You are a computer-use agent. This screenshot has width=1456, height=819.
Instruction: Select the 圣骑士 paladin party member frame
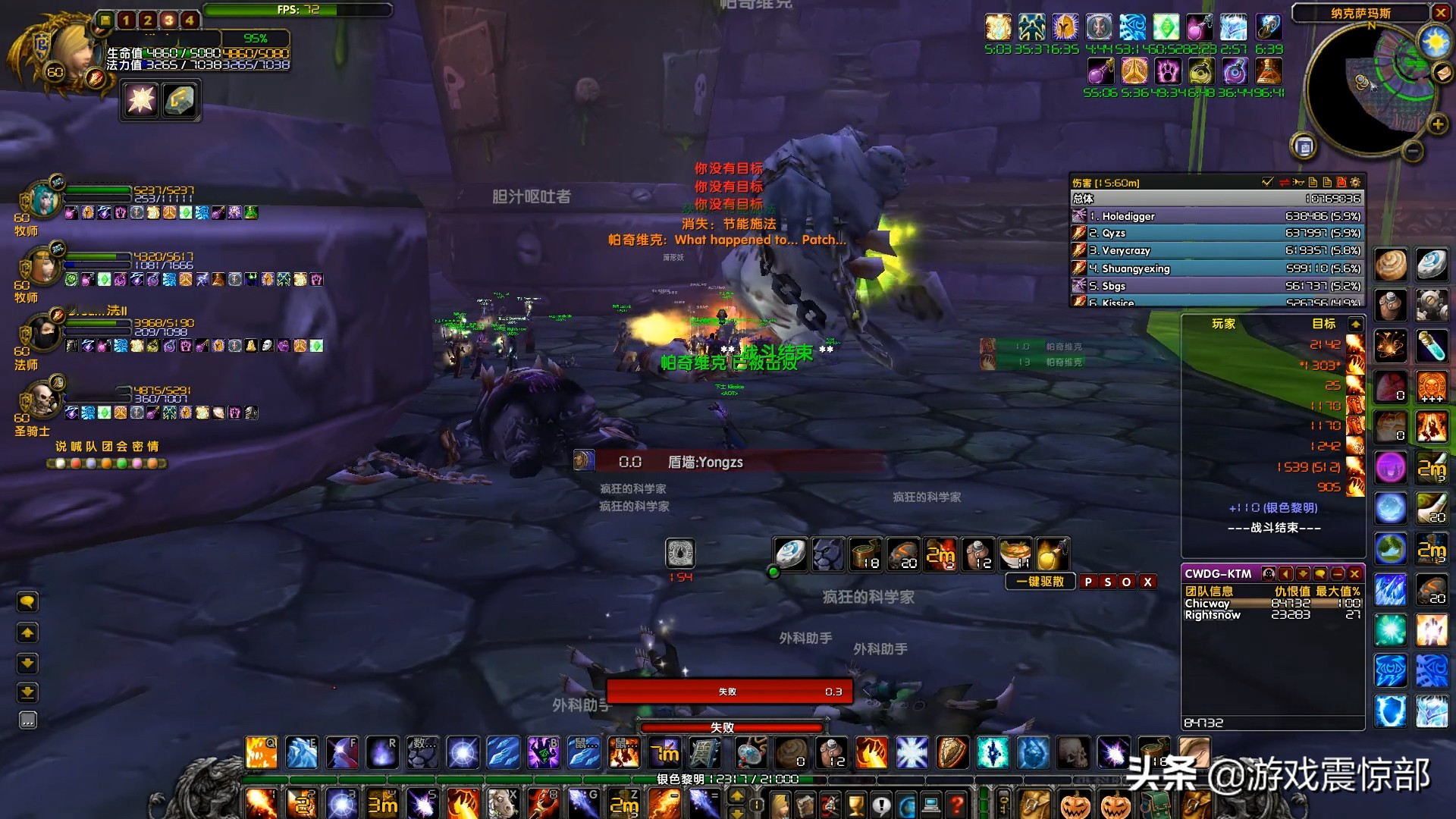42,402
